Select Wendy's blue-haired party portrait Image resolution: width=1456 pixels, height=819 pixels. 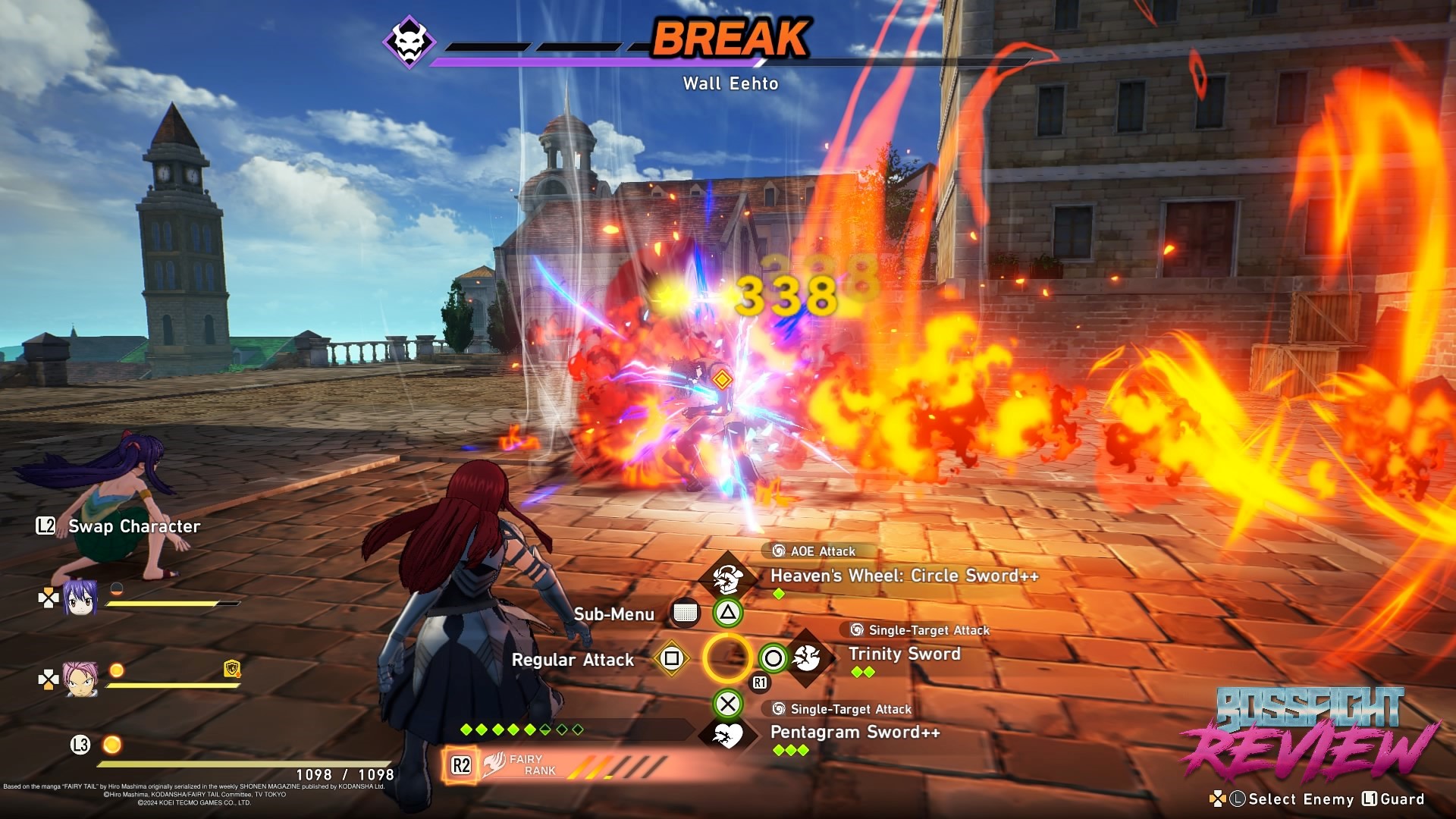coord(80,598)
